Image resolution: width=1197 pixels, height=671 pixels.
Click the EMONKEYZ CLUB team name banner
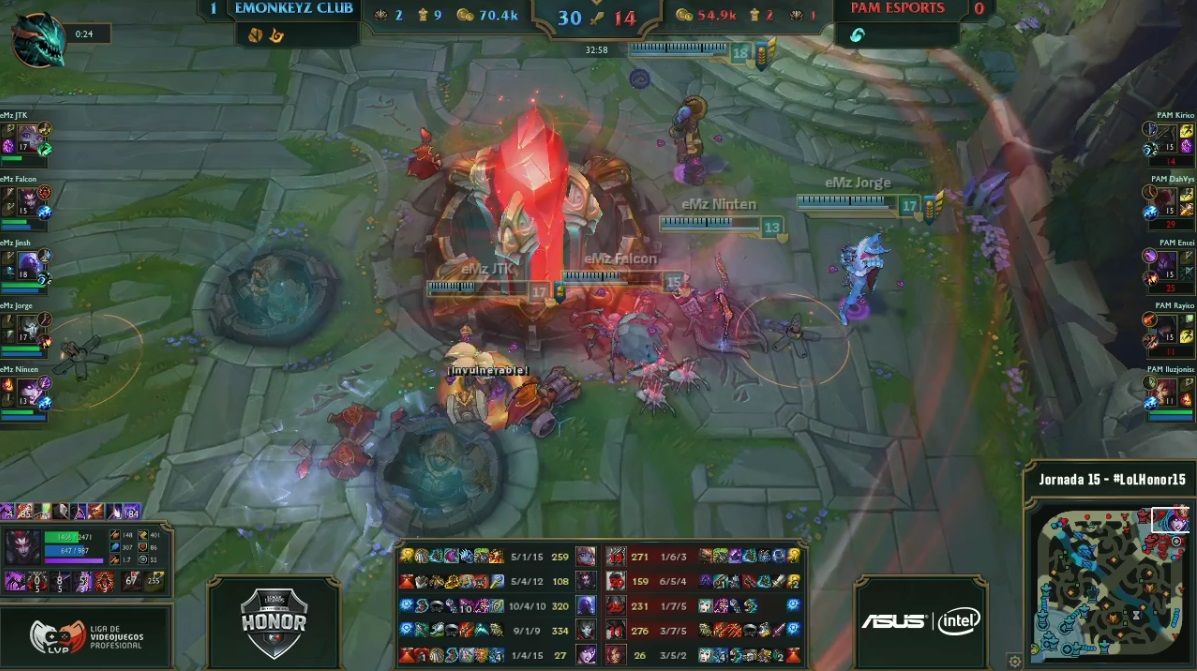294,9
